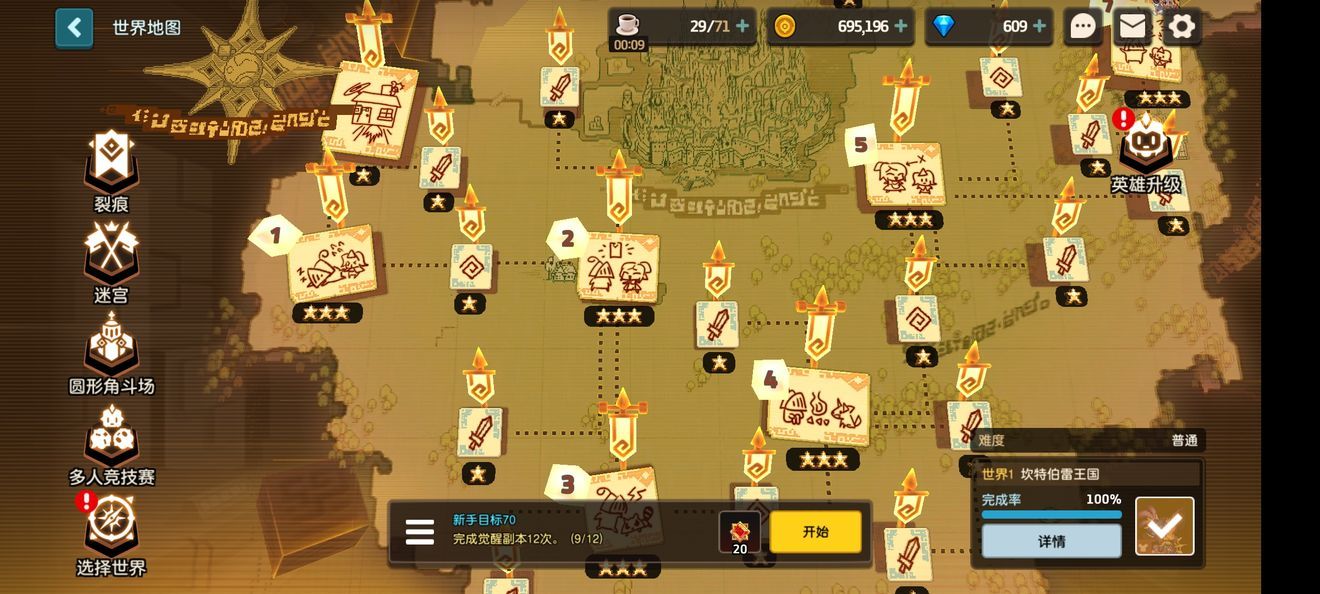
Task: Buy more blue gems
Action: 1040,26
